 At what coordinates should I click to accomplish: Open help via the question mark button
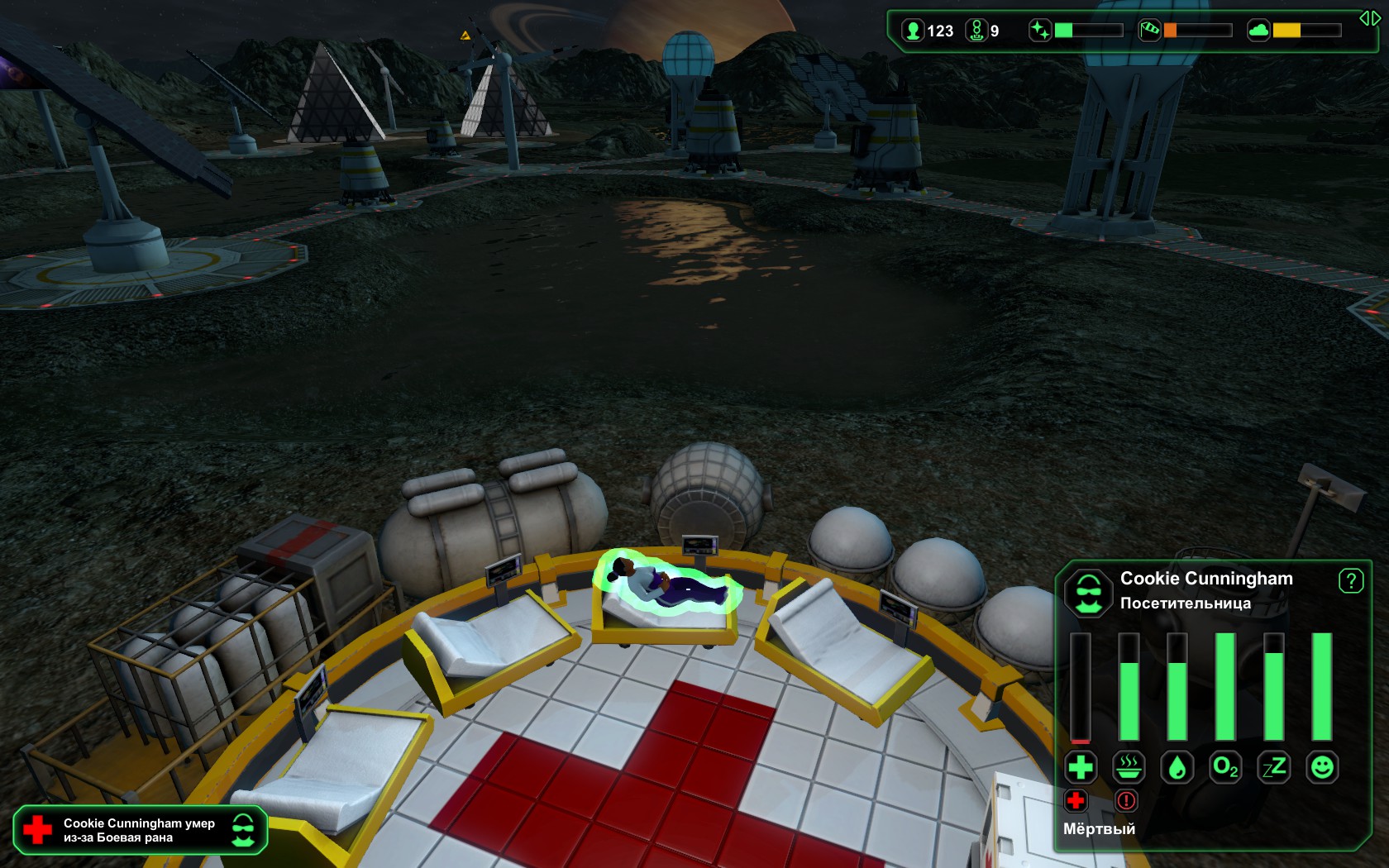click(1351, 583)
